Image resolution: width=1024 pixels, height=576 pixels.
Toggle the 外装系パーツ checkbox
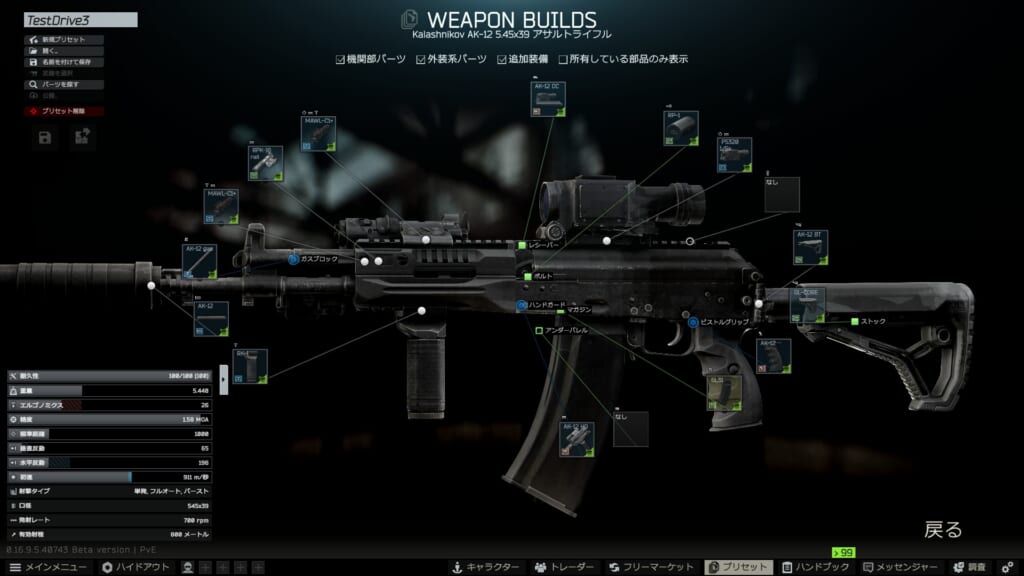(422, 59)
